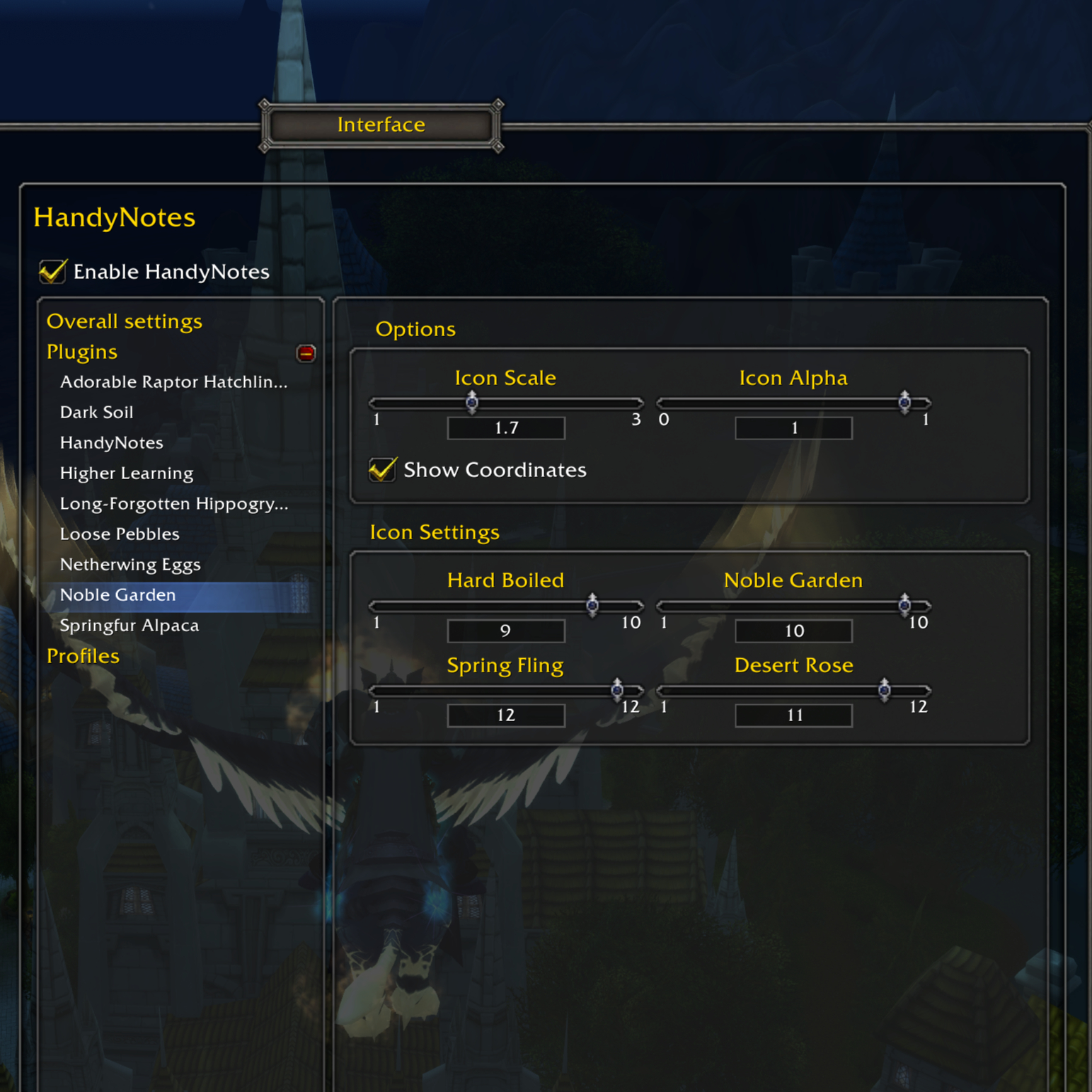Image resolution: width=1092 pixels, height=1092 pixels.
Task: Edit the Icon Scale value field
Action: 506,428
